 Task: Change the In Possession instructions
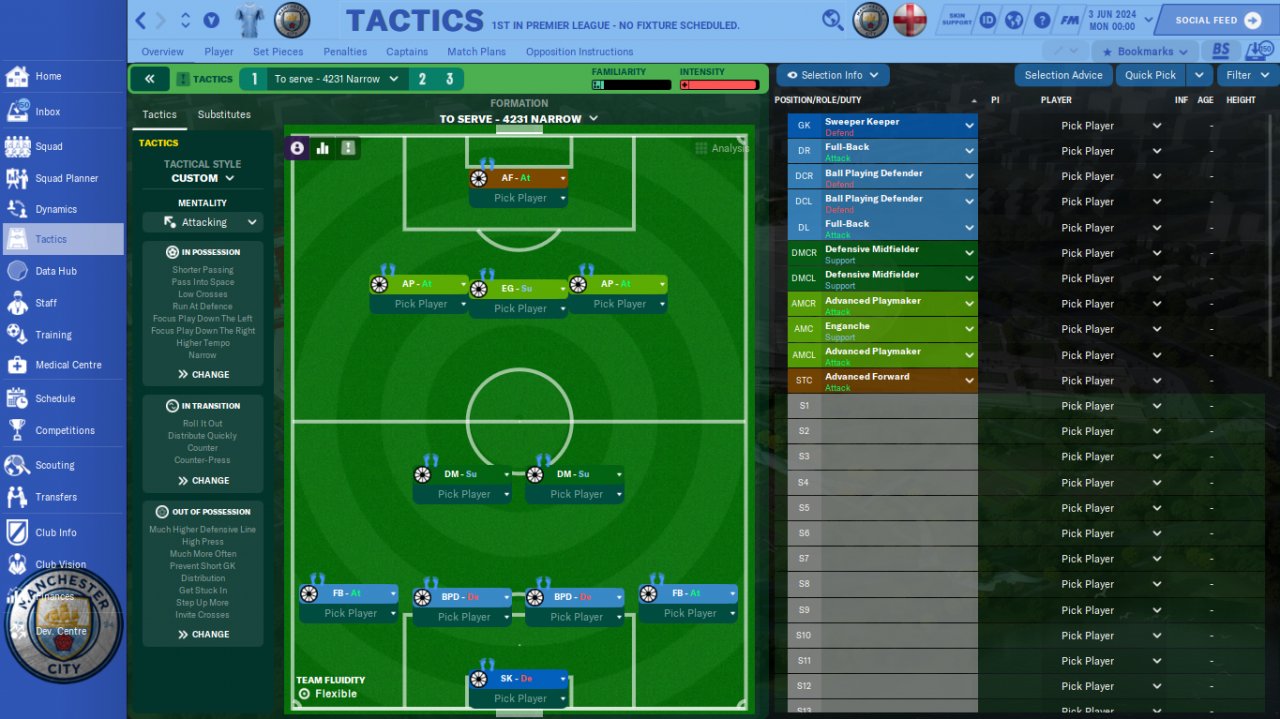click(x=203, y=374)
